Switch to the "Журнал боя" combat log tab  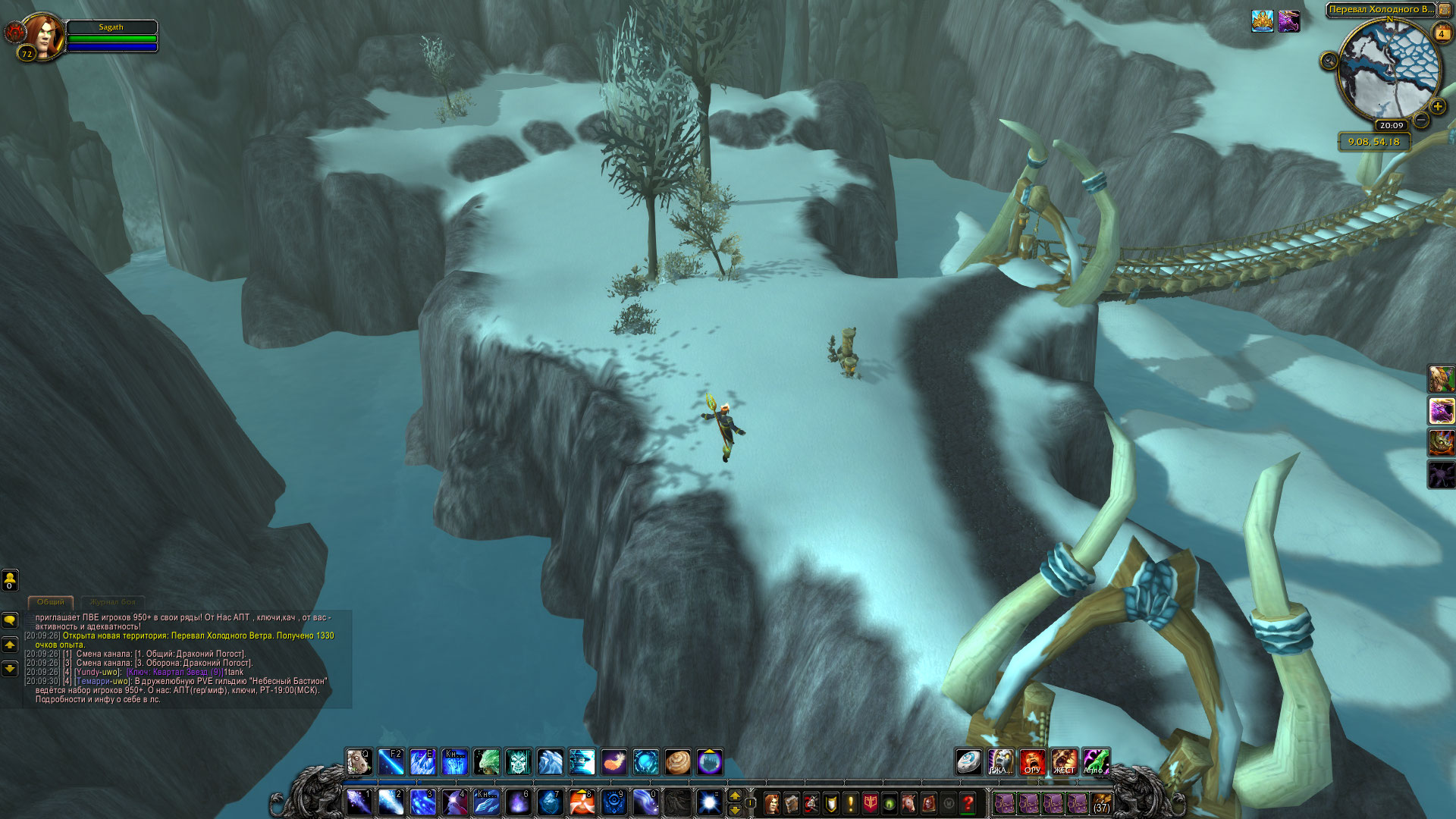112,601
